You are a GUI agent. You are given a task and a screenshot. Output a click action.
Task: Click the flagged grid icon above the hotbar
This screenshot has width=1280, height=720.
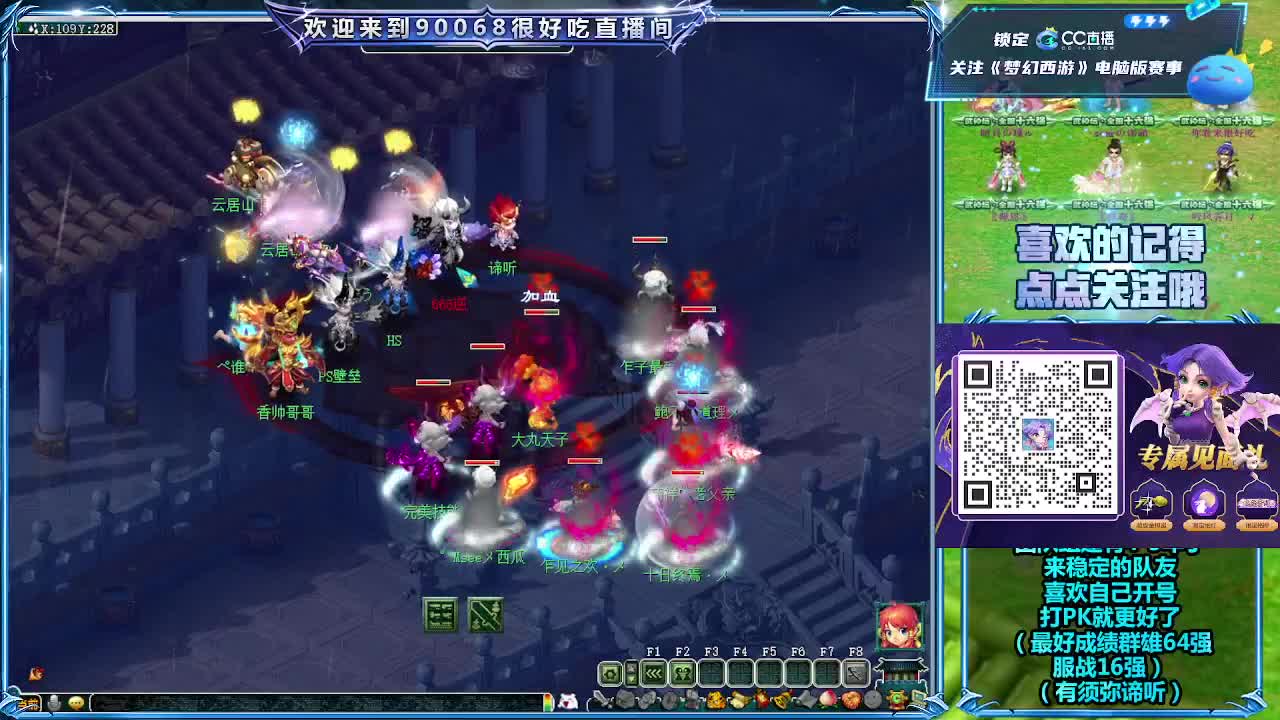[486, 616]
